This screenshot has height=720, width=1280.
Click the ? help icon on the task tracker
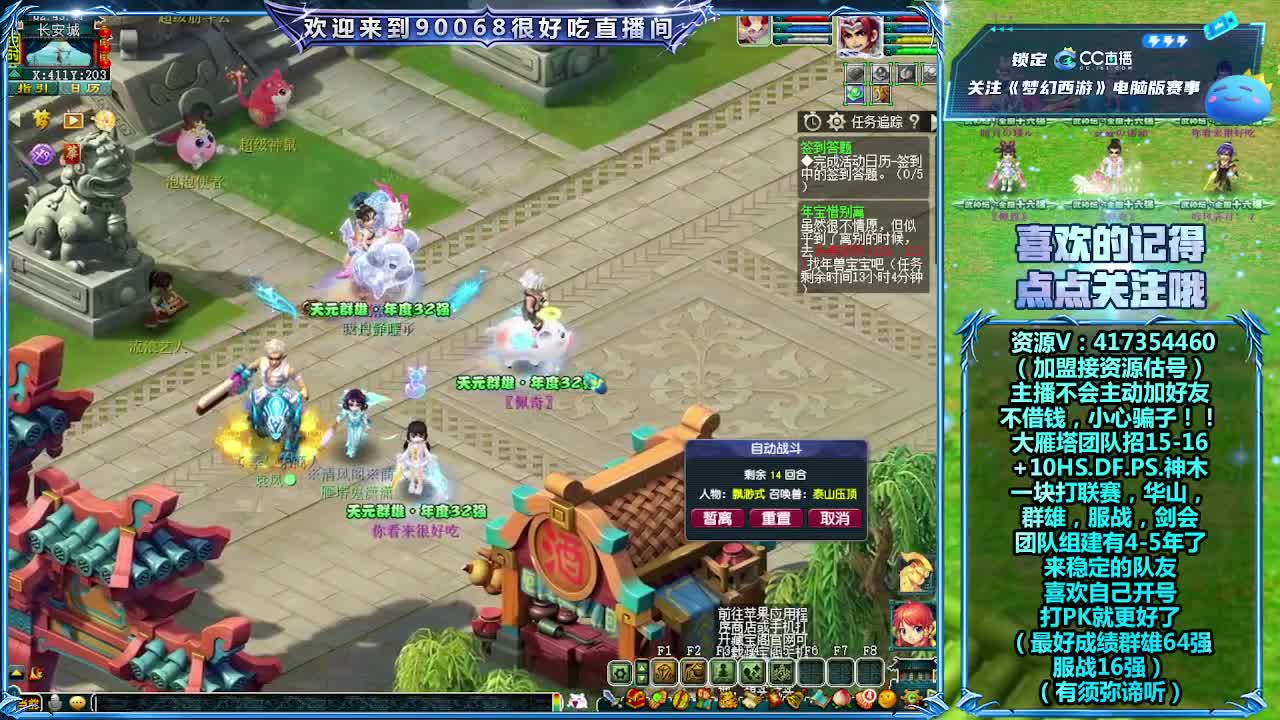point(915,121)
